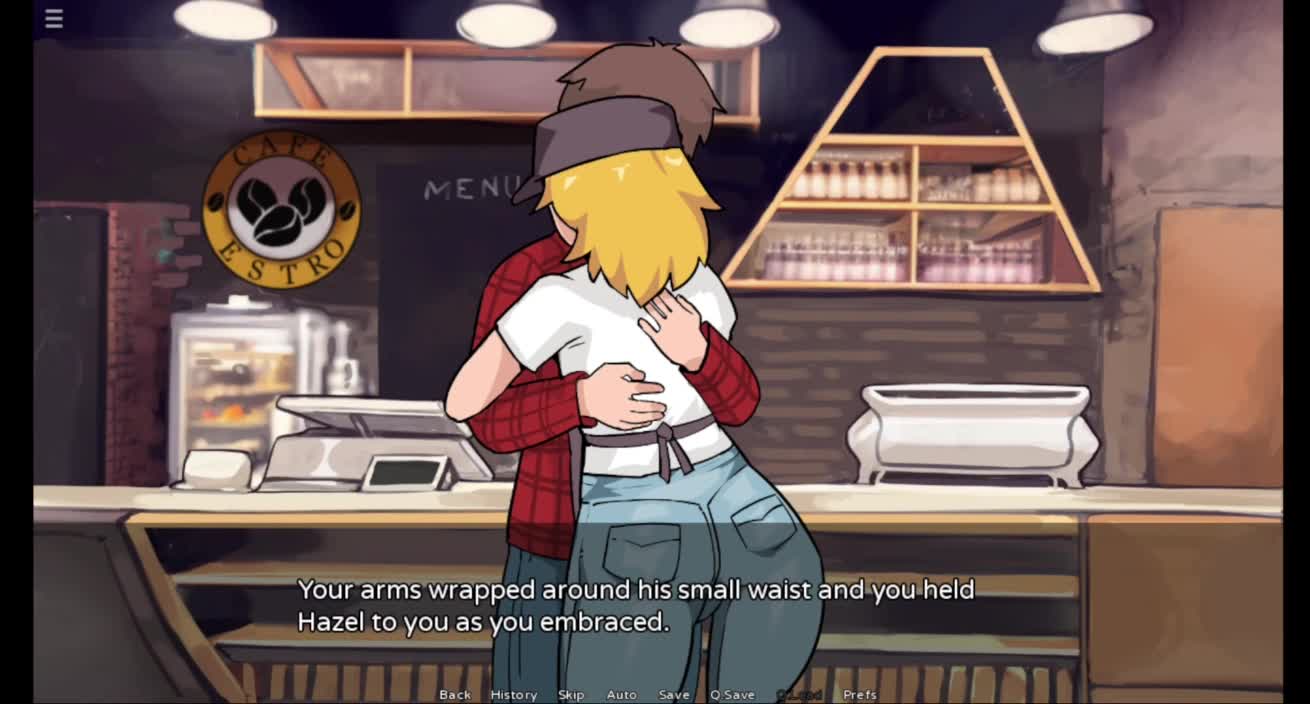Image resolution: width=1310 pixels, height=704 pixels.
Task: Toggle Auto dialogue advance
Action: click(621, 695)
